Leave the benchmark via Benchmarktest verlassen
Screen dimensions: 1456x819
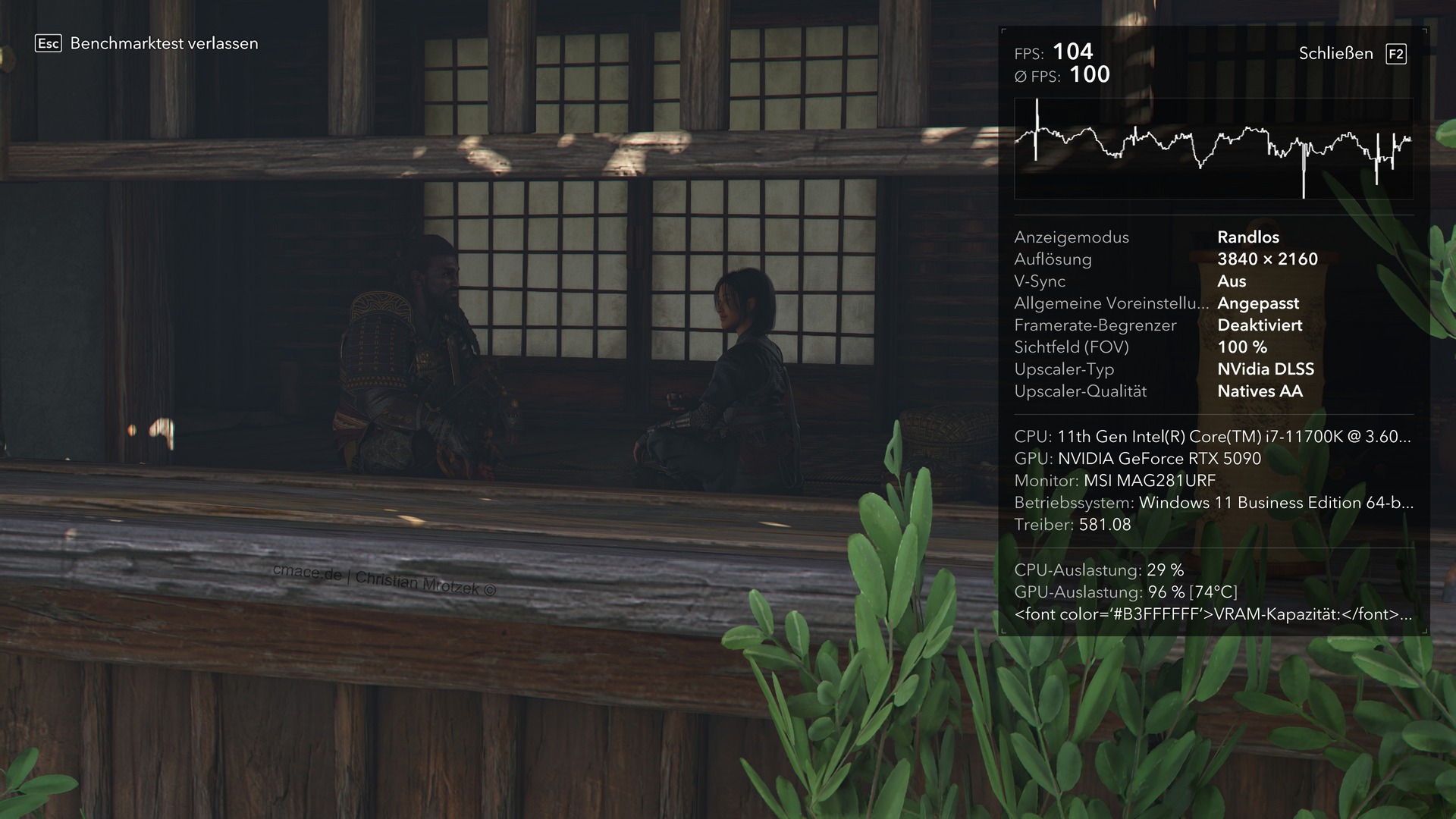pyautogui.click(x=163, y=44)
